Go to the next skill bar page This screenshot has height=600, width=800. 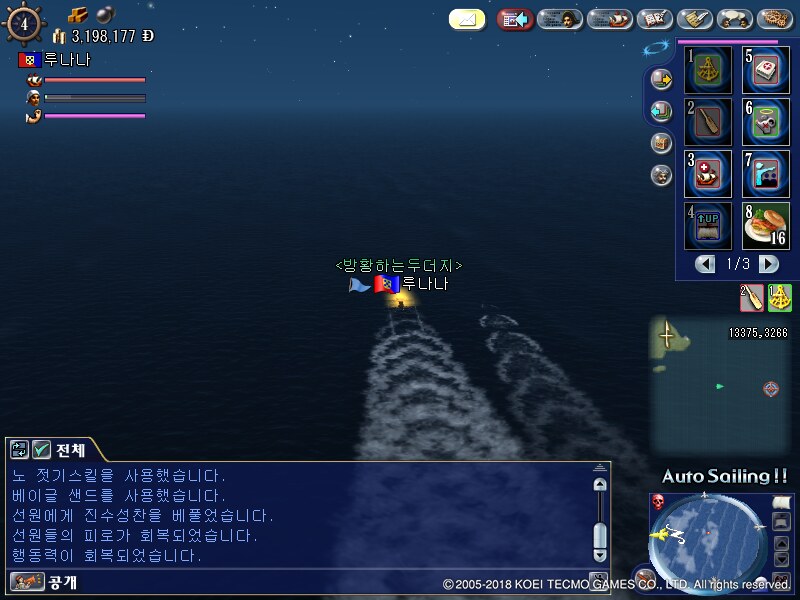point(769,264)
